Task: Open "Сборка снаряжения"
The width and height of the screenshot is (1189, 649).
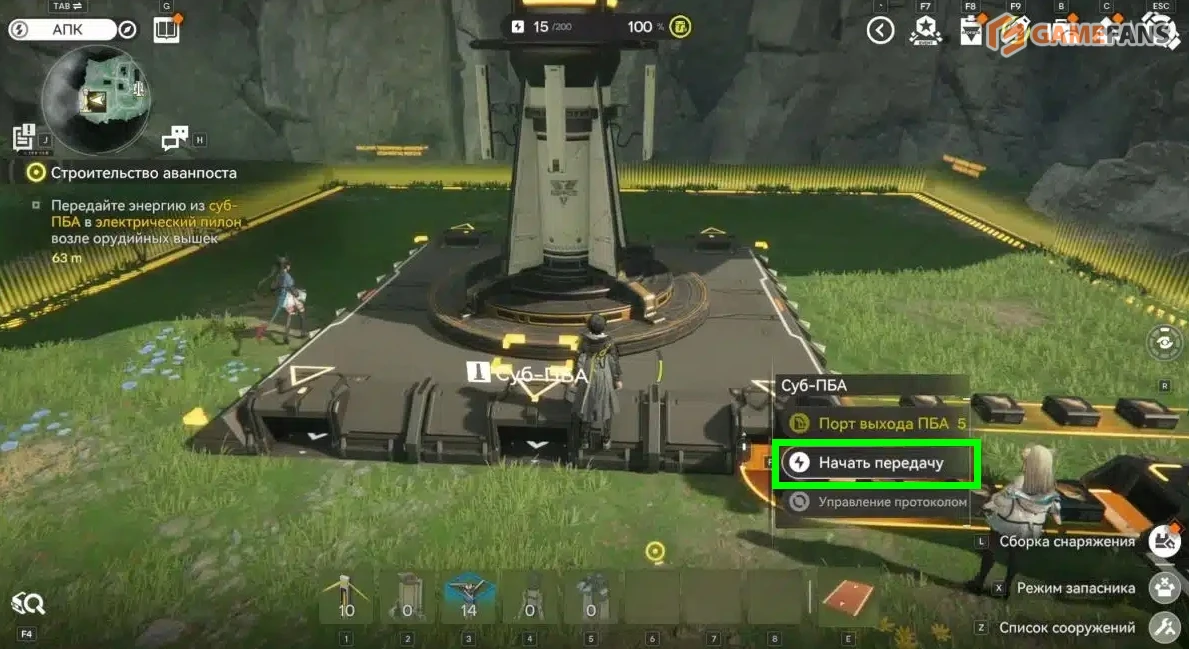Action: pyautogui.click(x=1163, y=541)
